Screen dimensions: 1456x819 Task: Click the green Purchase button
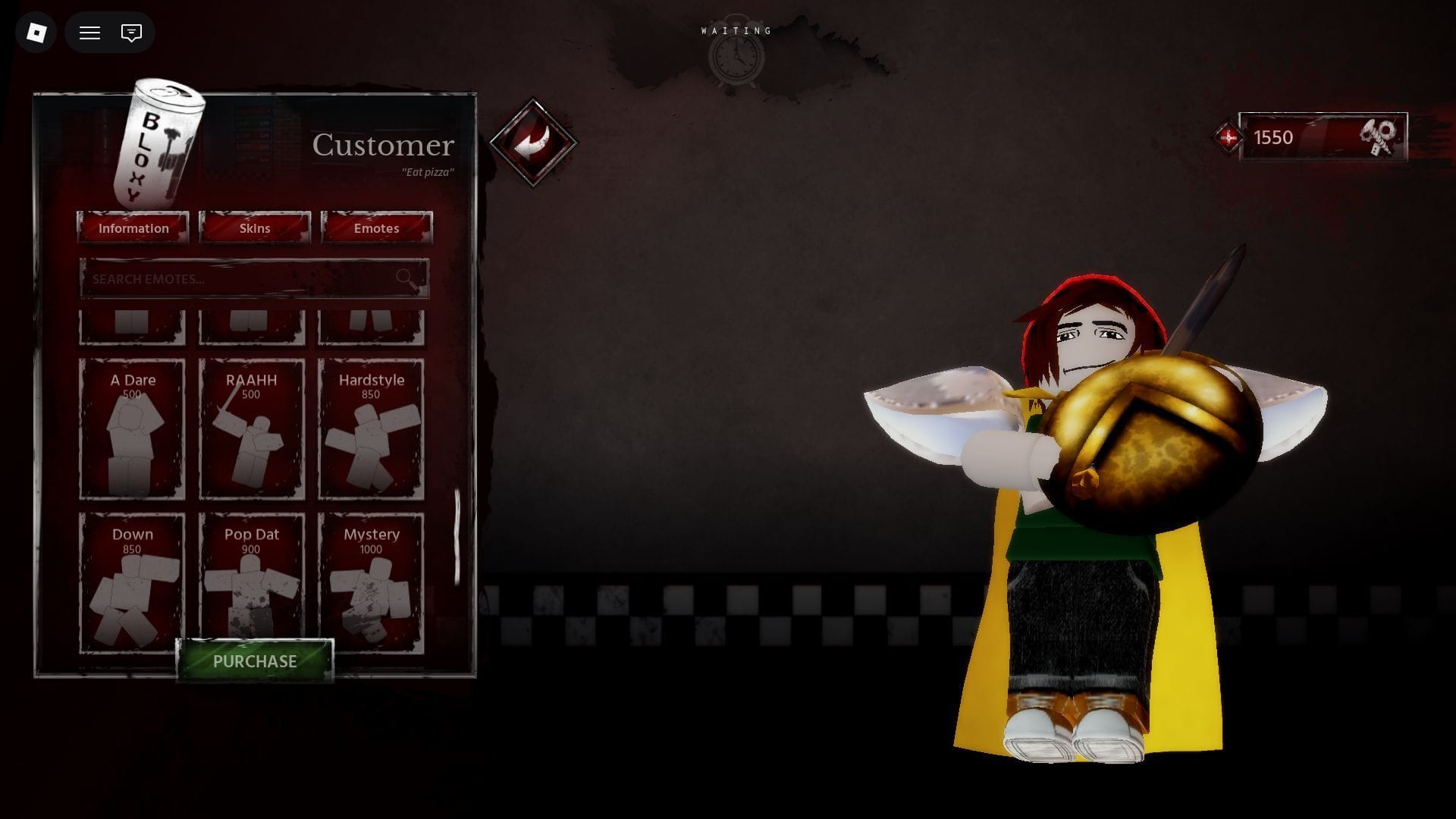point(255,661)
